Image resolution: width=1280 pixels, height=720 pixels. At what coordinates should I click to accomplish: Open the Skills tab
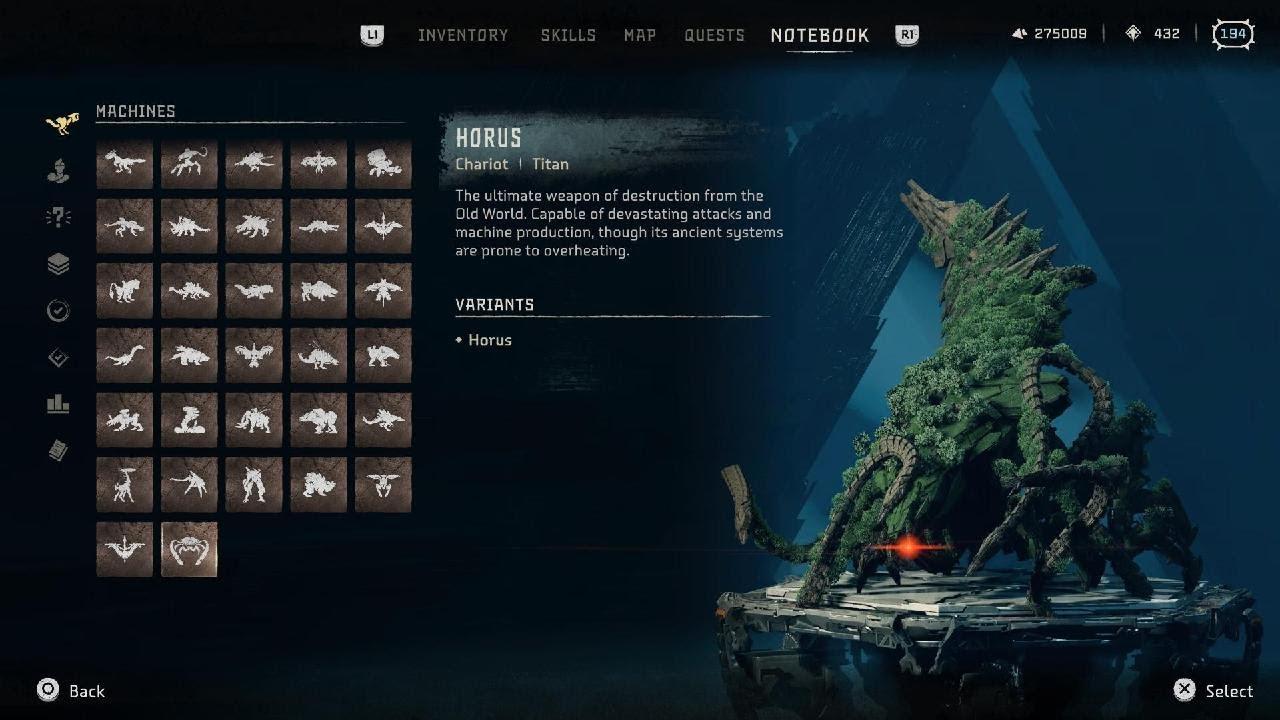tap(568, 35)
